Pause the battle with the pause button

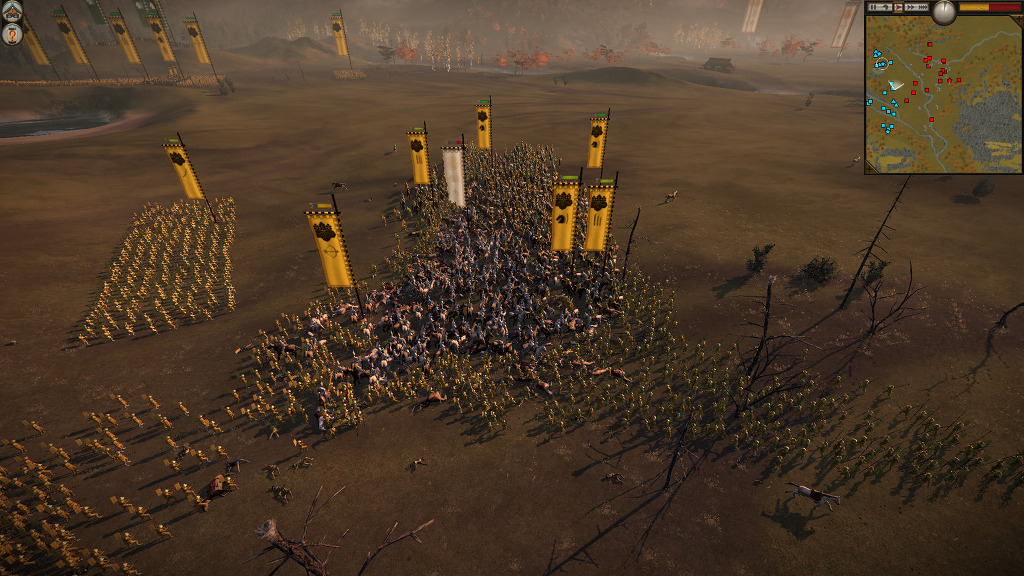(x=873, y=7)
